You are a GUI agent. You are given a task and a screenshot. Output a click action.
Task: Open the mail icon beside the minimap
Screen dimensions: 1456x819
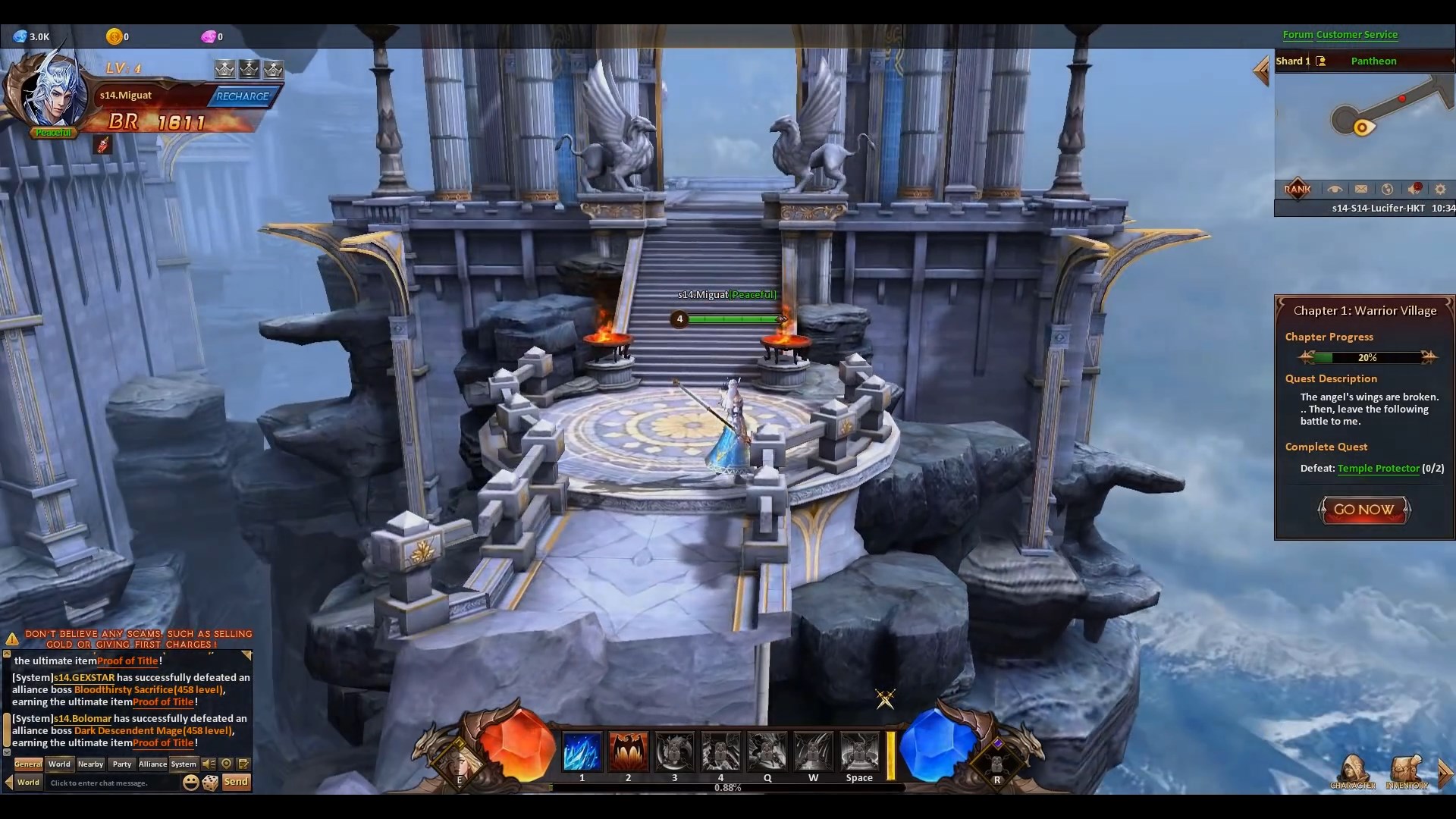pos(1361,189)
